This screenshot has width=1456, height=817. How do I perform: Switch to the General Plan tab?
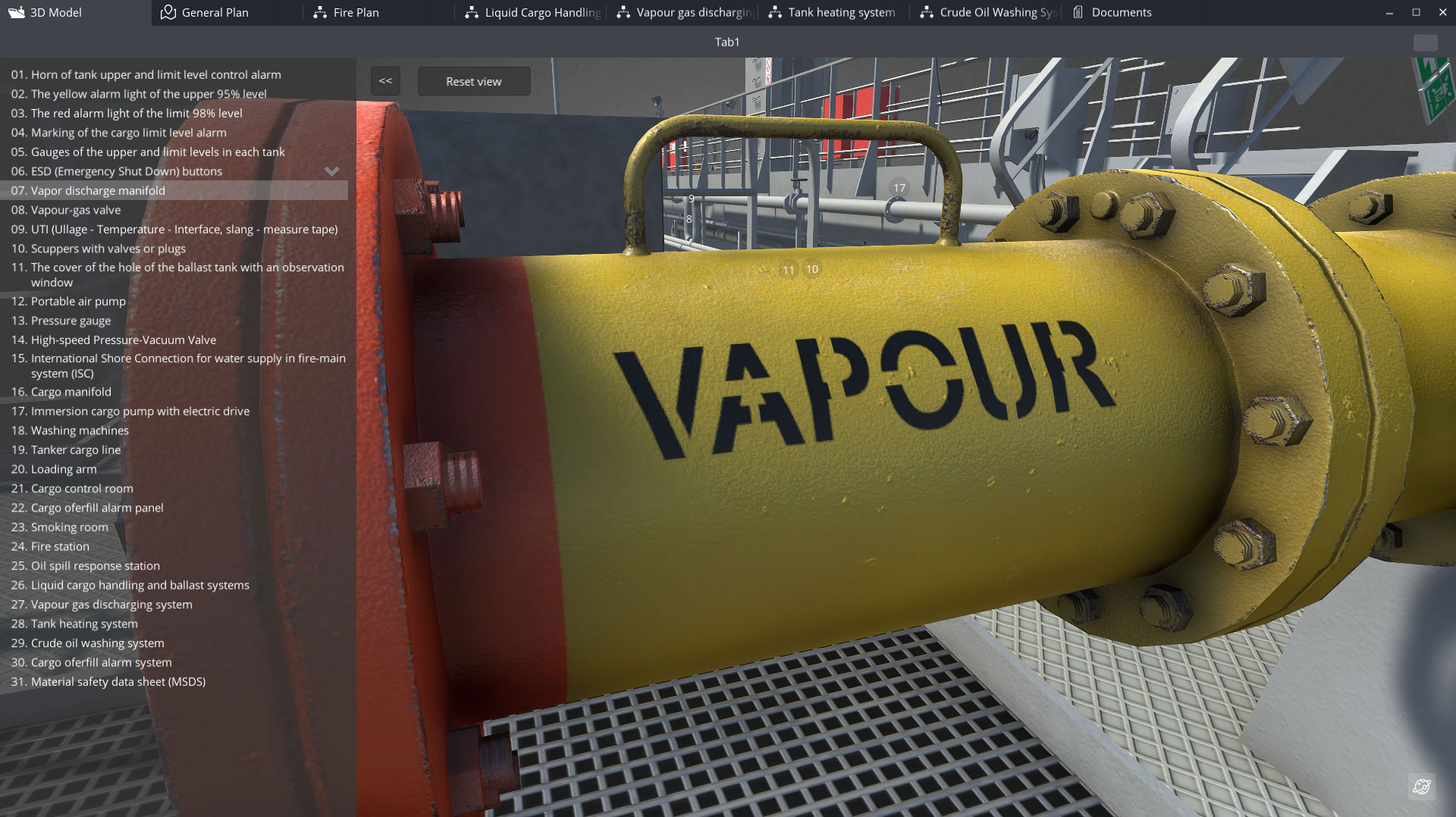[215, 13]
